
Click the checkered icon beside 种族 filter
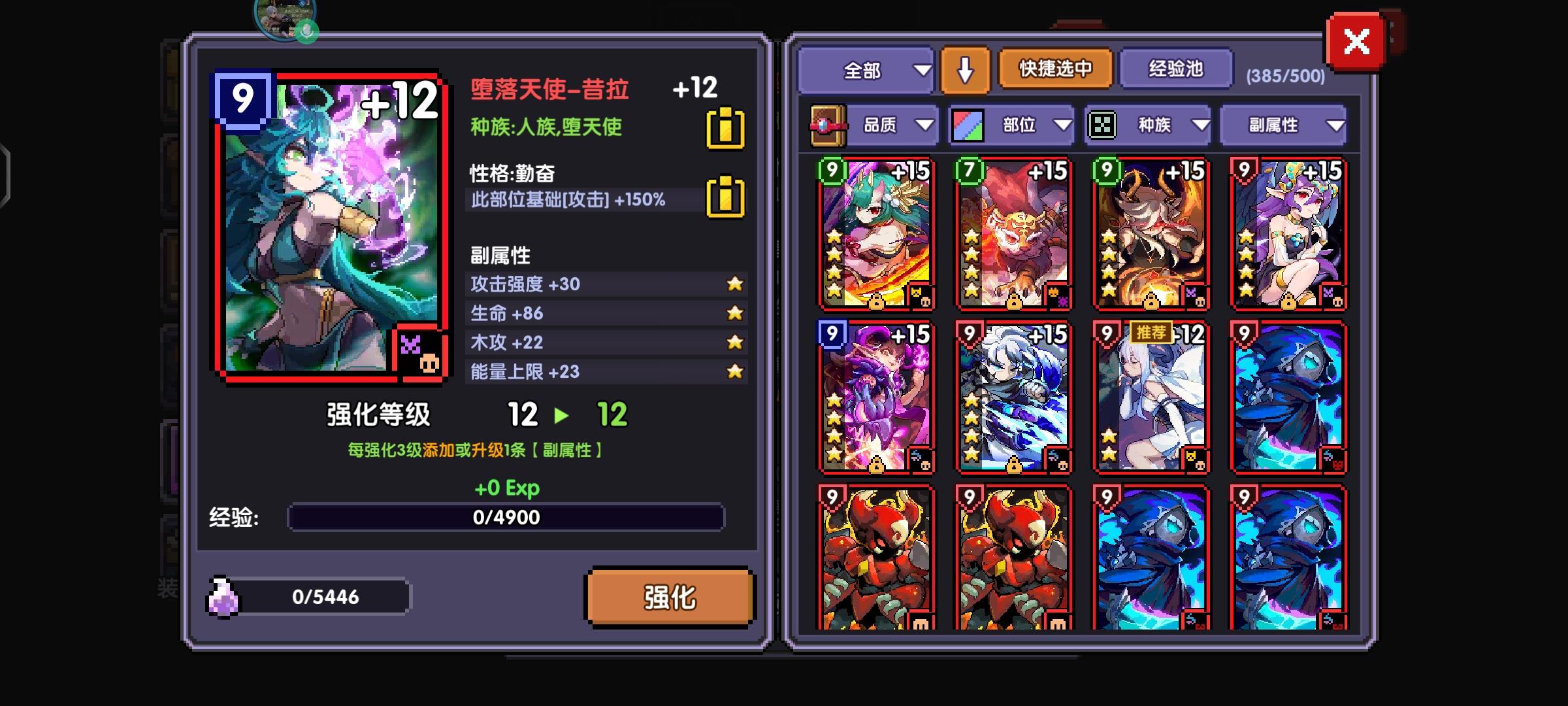[x=1104, y=124]
